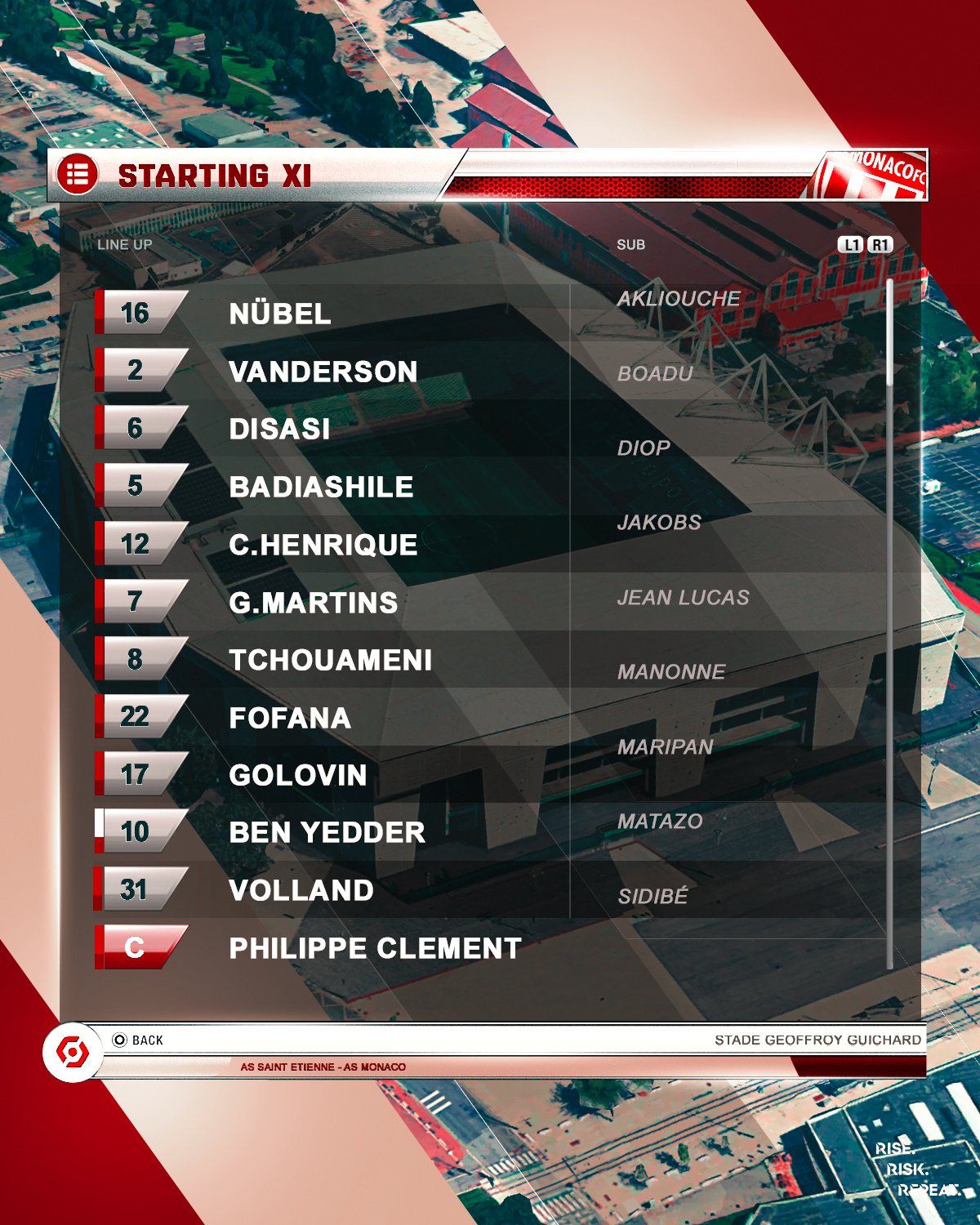Pick substitute Akliouche
The image size is (980, 1225).
(x=679, y=299)
